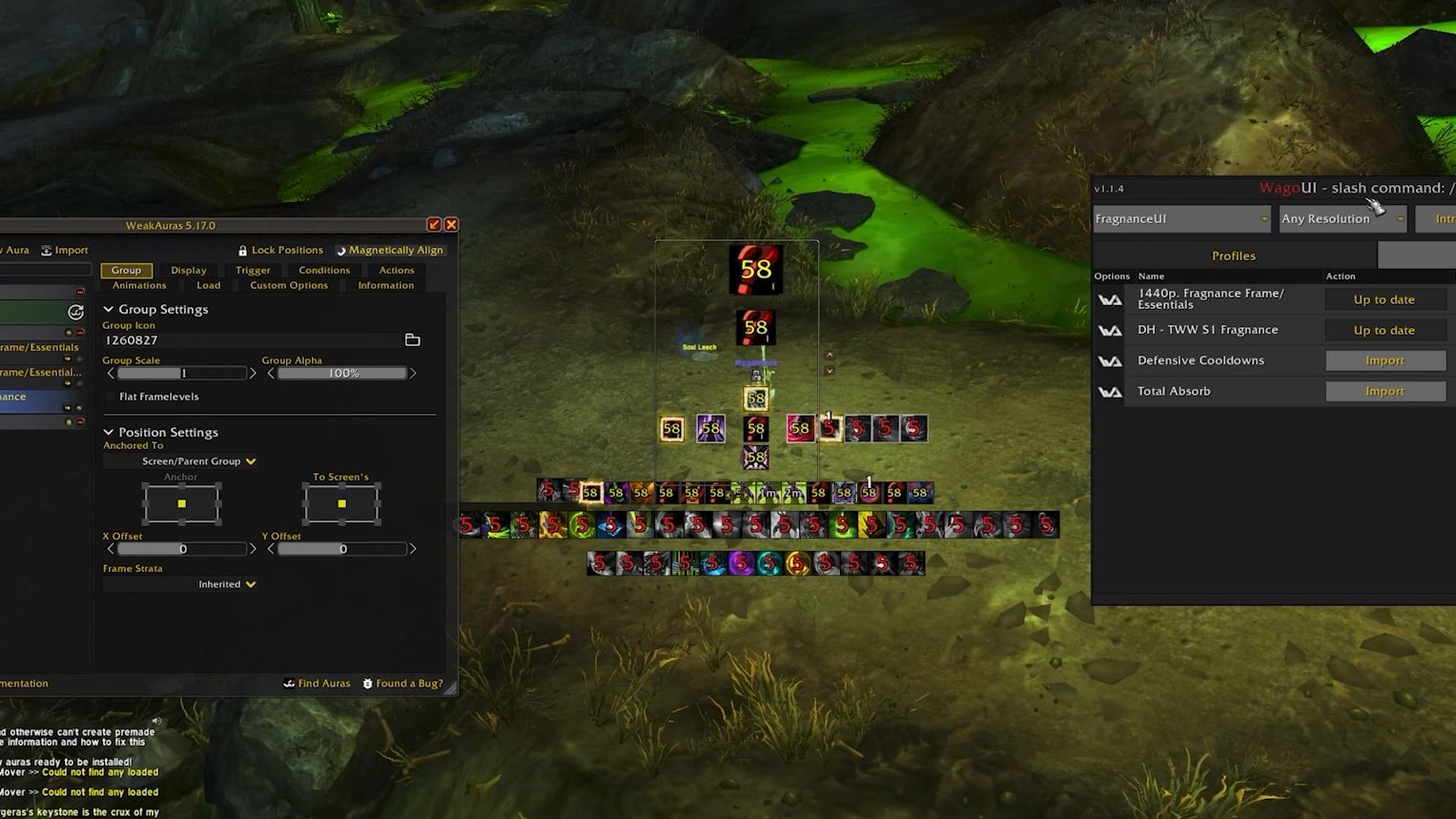This screenshot has width=1456, height=819.
Task: View the Information tab
Action: (x=385, y=285)
